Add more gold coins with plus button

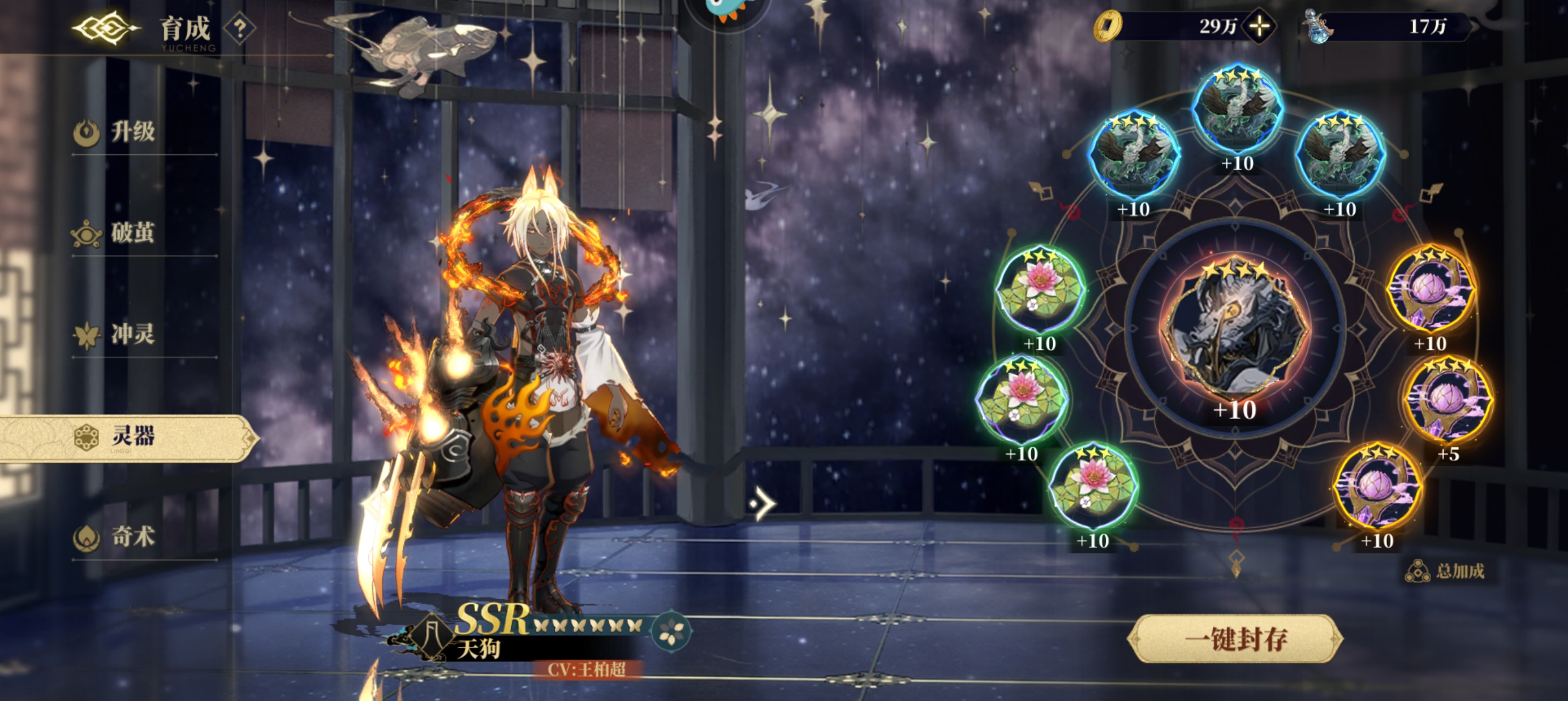click(x=1259, y=26)
